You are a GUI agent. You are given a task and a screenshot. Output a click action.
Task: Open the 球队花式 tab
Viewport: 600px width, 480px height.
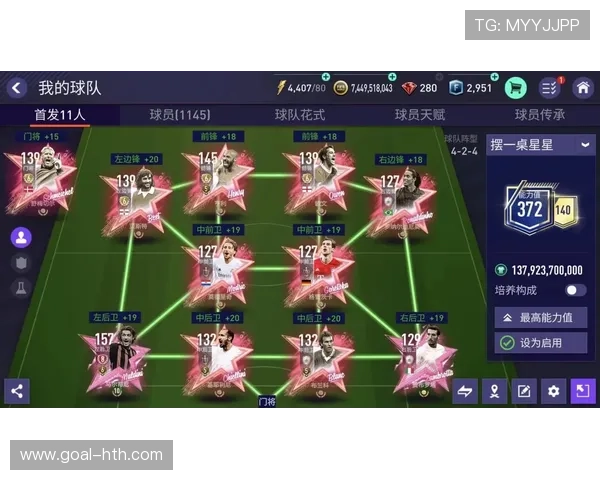click(300, 115)
